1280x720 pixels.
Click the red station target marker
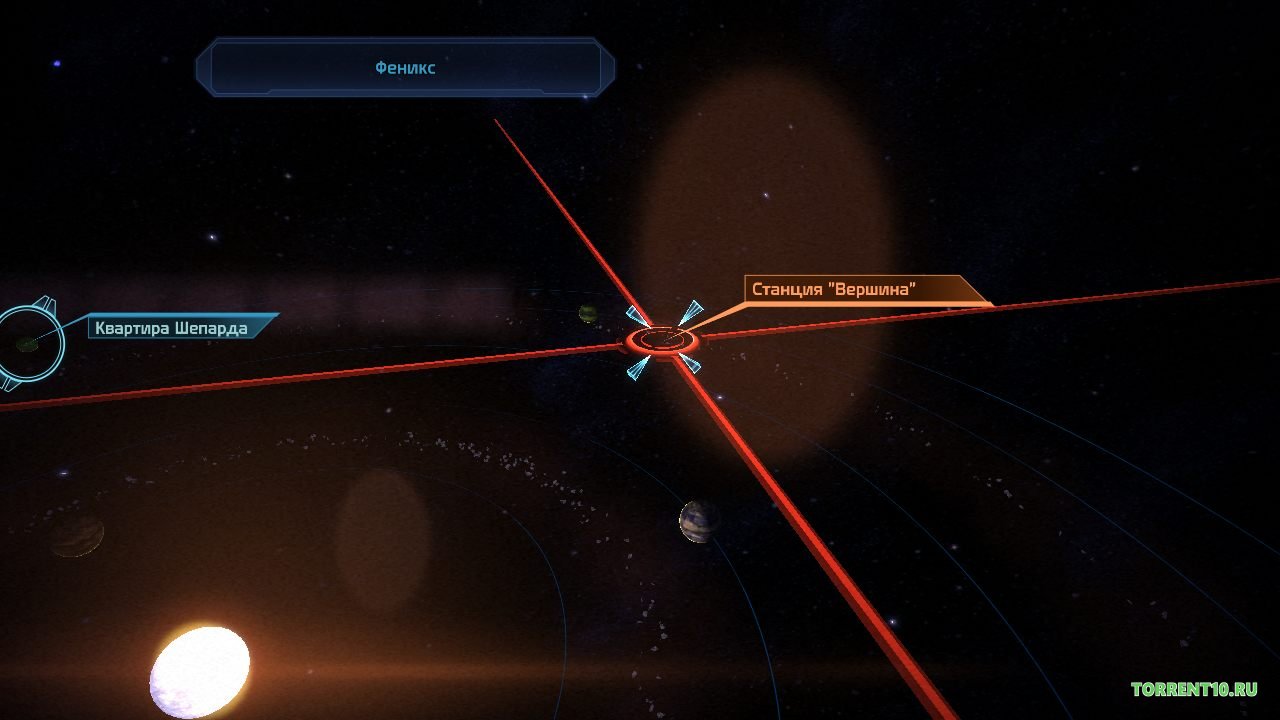pyautogui.click(x=662, y=341)
